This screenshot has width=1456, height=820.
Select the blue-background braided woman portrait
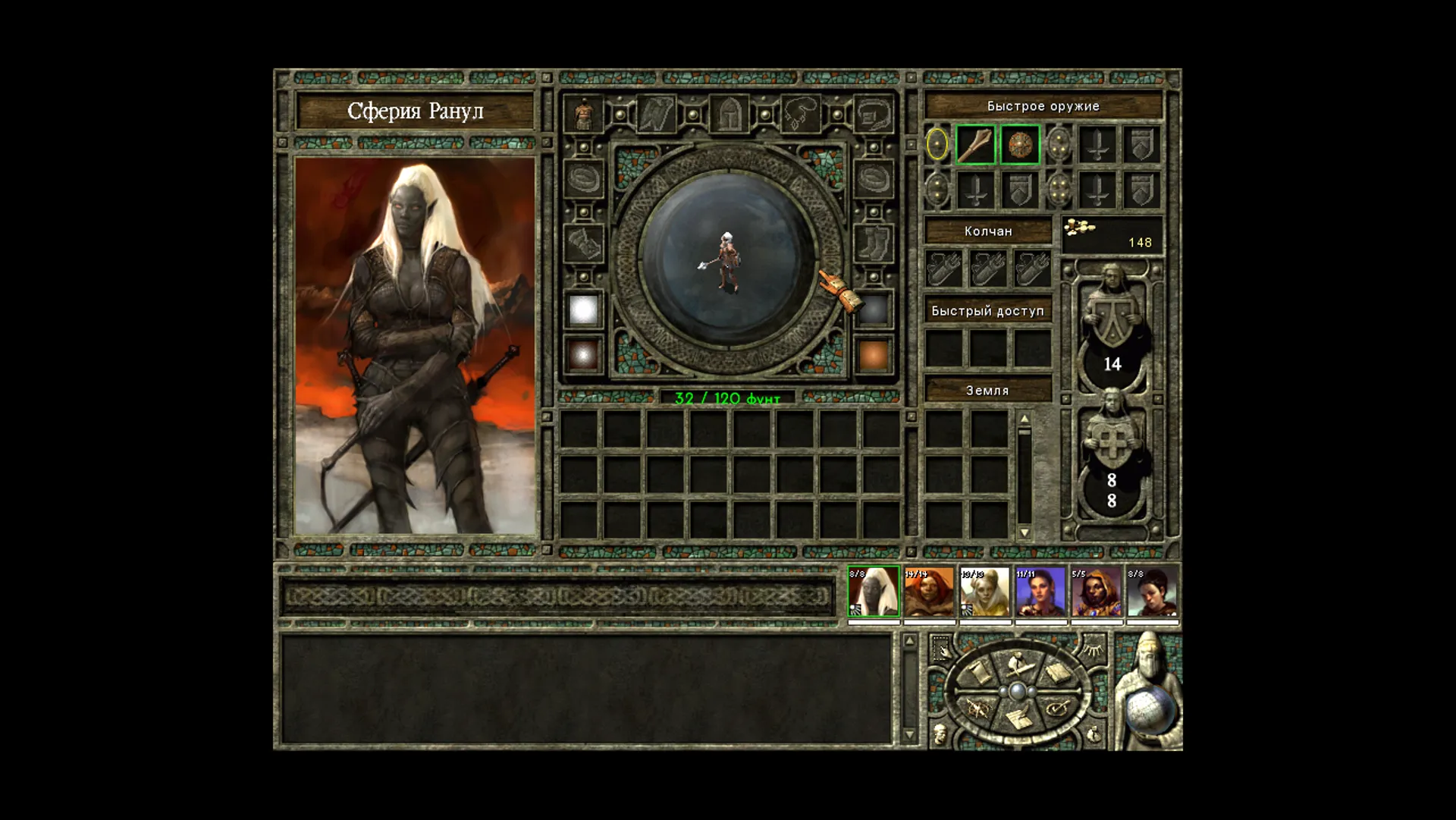(x=1040, y=592)
